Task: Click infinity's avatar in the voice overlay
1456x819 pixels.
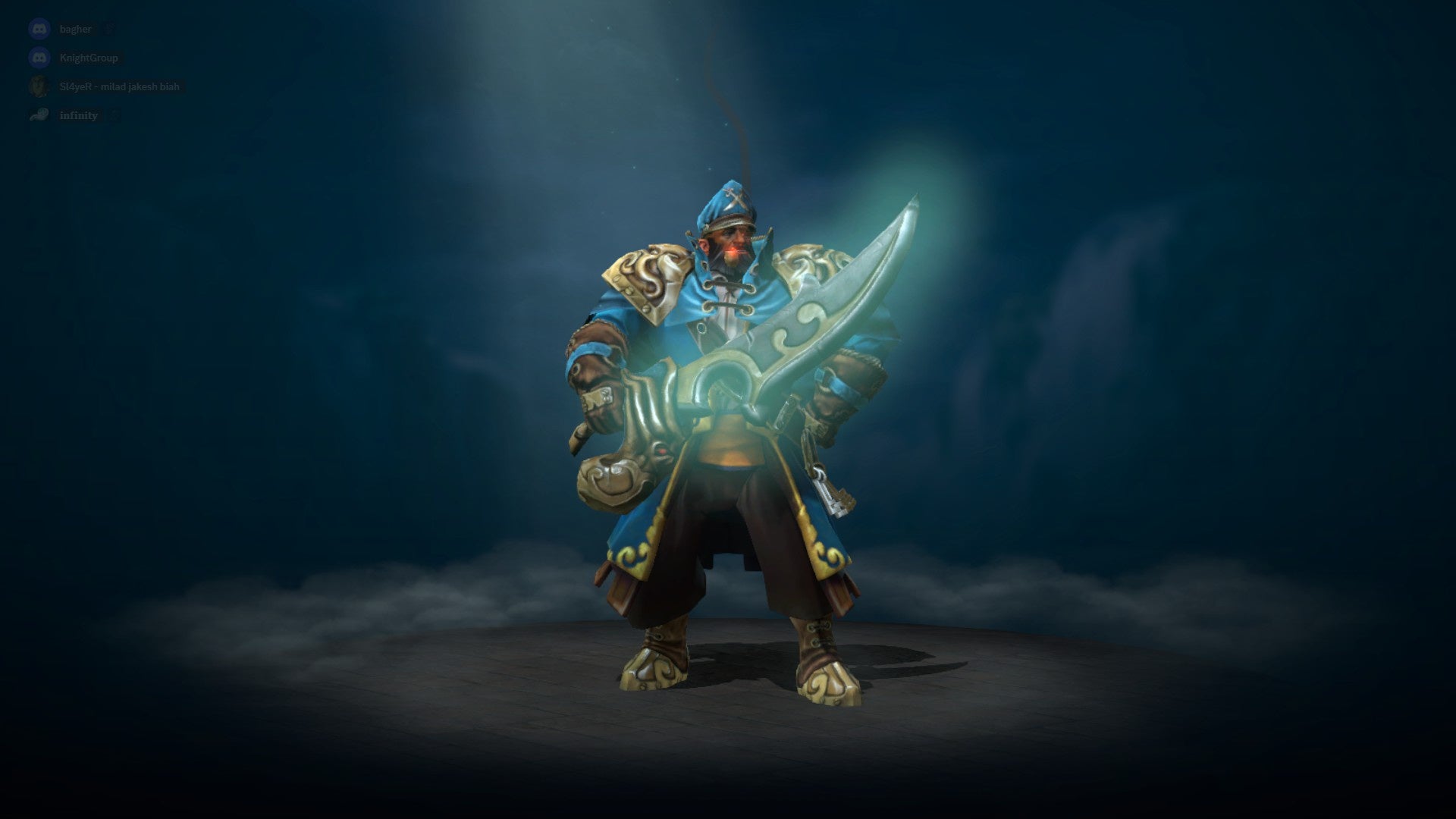Action: click(39, 115)
